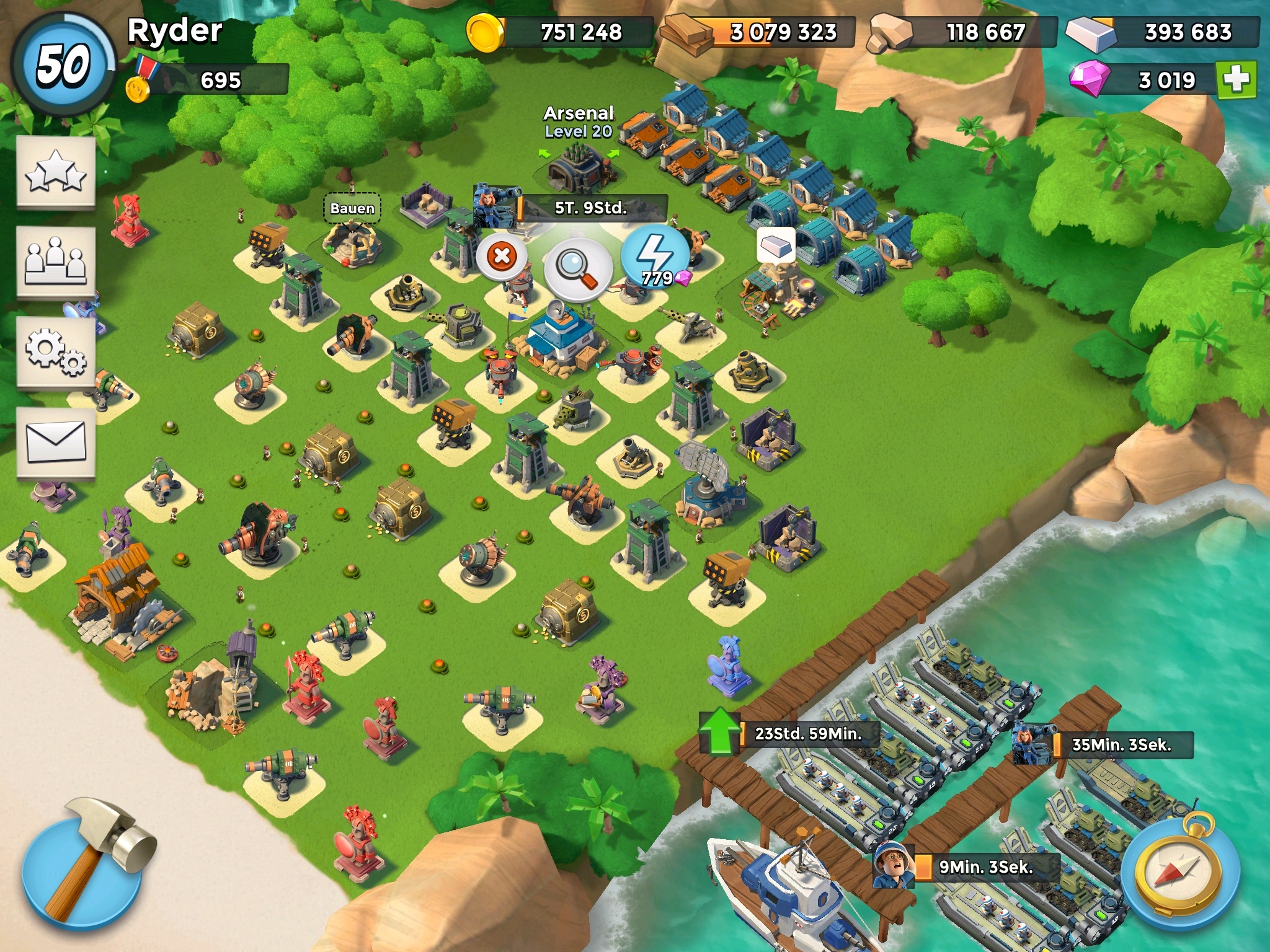
Task: Tap the 5T. 9Std. Arsenal upgrade timer
Action: click(x=590, y=208)
